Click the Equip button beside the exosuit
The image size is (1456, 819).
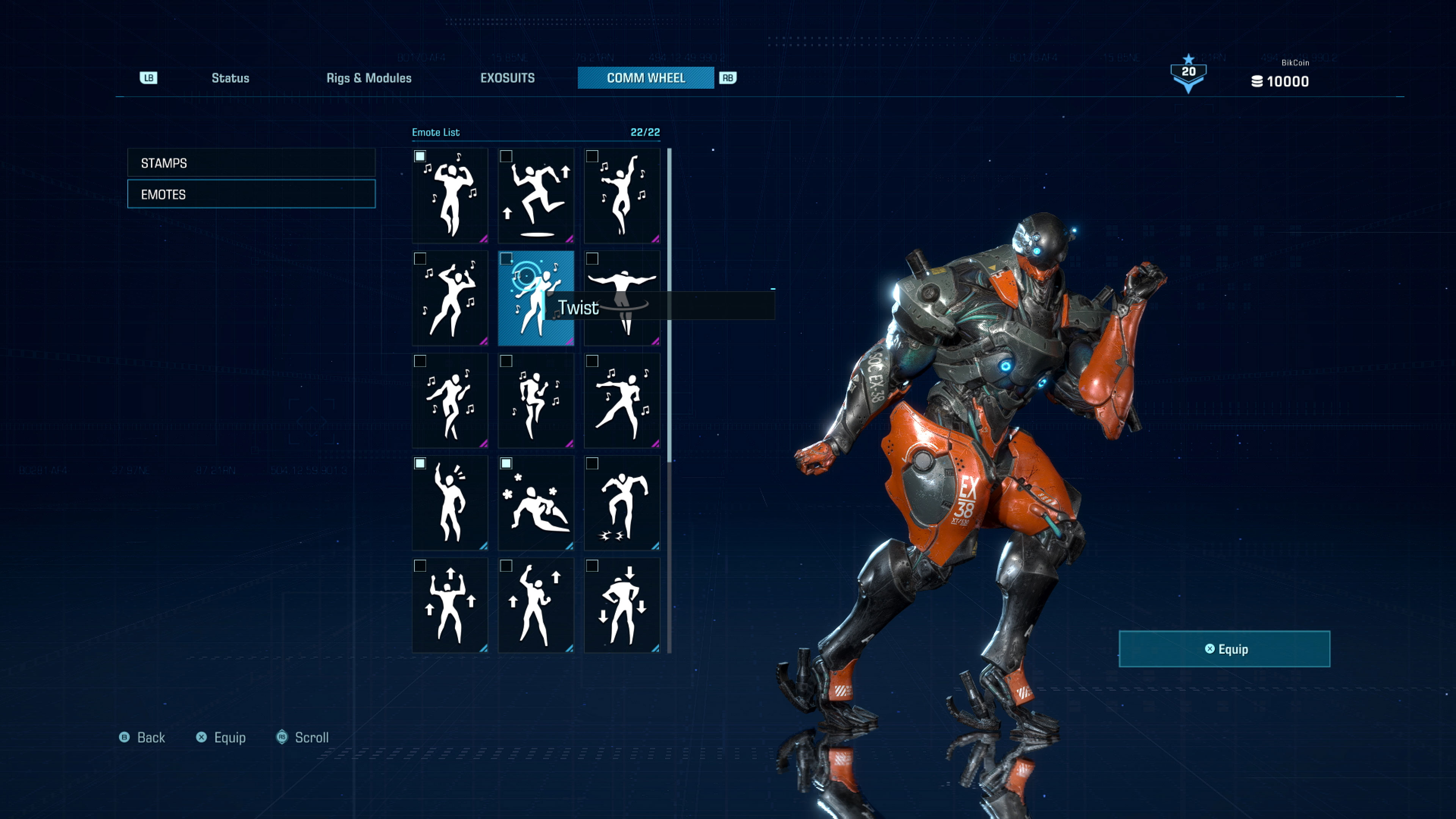pyautogui.click(x=1224, y=649)
